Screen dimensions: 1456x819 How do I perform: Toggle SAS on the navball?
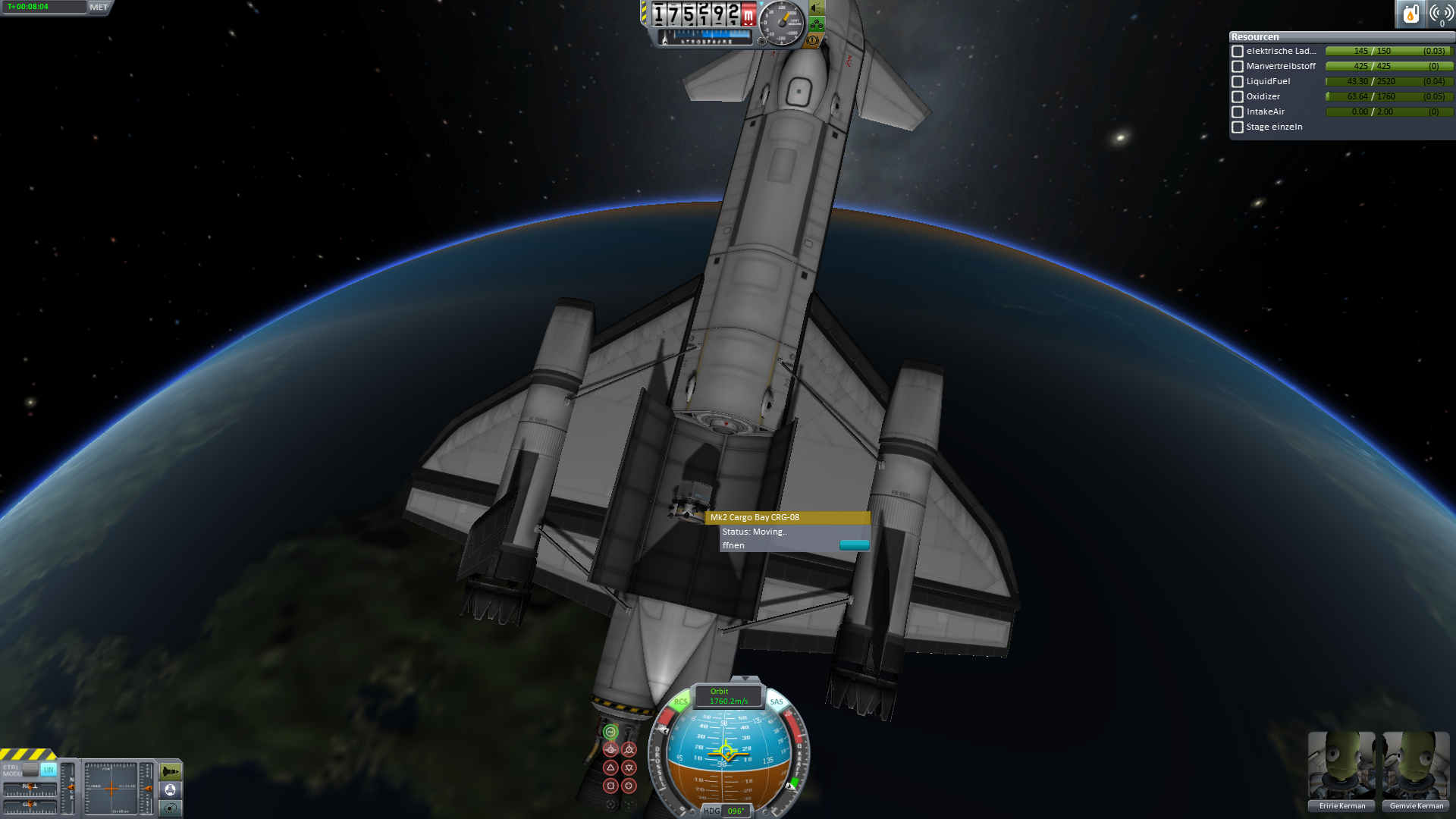(777, 702)
